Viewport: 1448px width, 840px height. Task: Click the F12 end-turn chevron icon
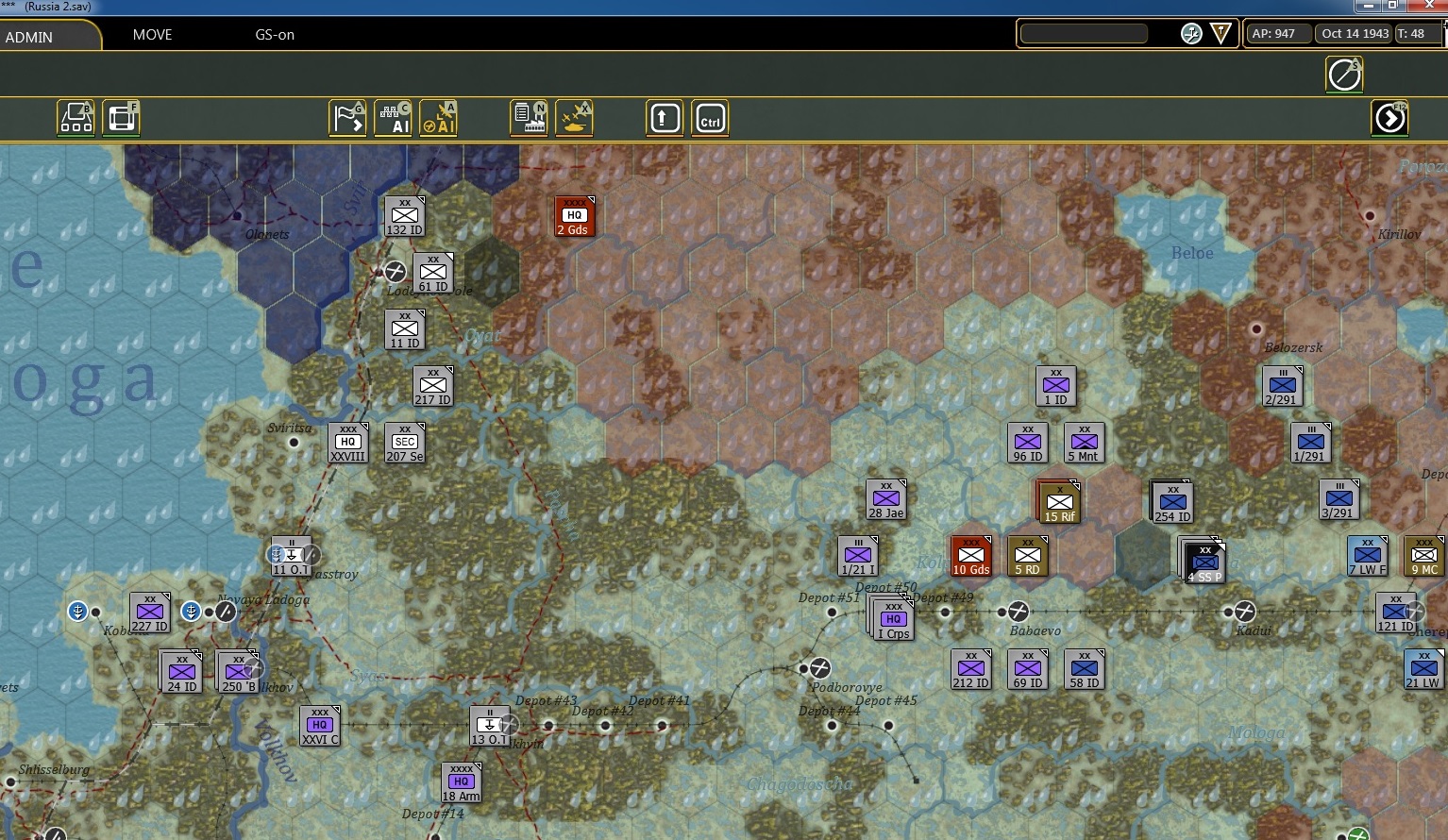coord(1389,118)
